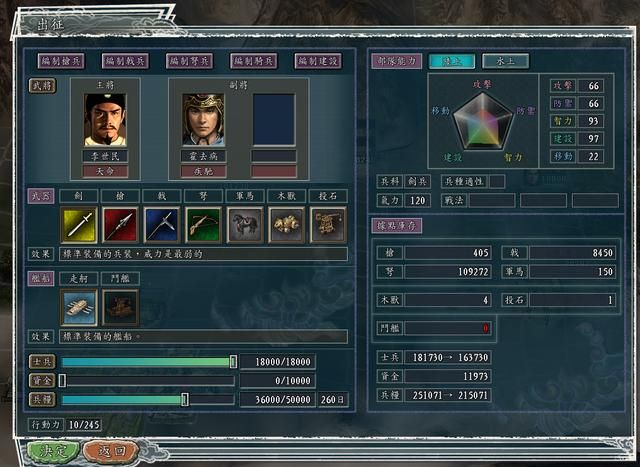
Task: Pick the 投石 catapult icon
Action: [327, 225]
